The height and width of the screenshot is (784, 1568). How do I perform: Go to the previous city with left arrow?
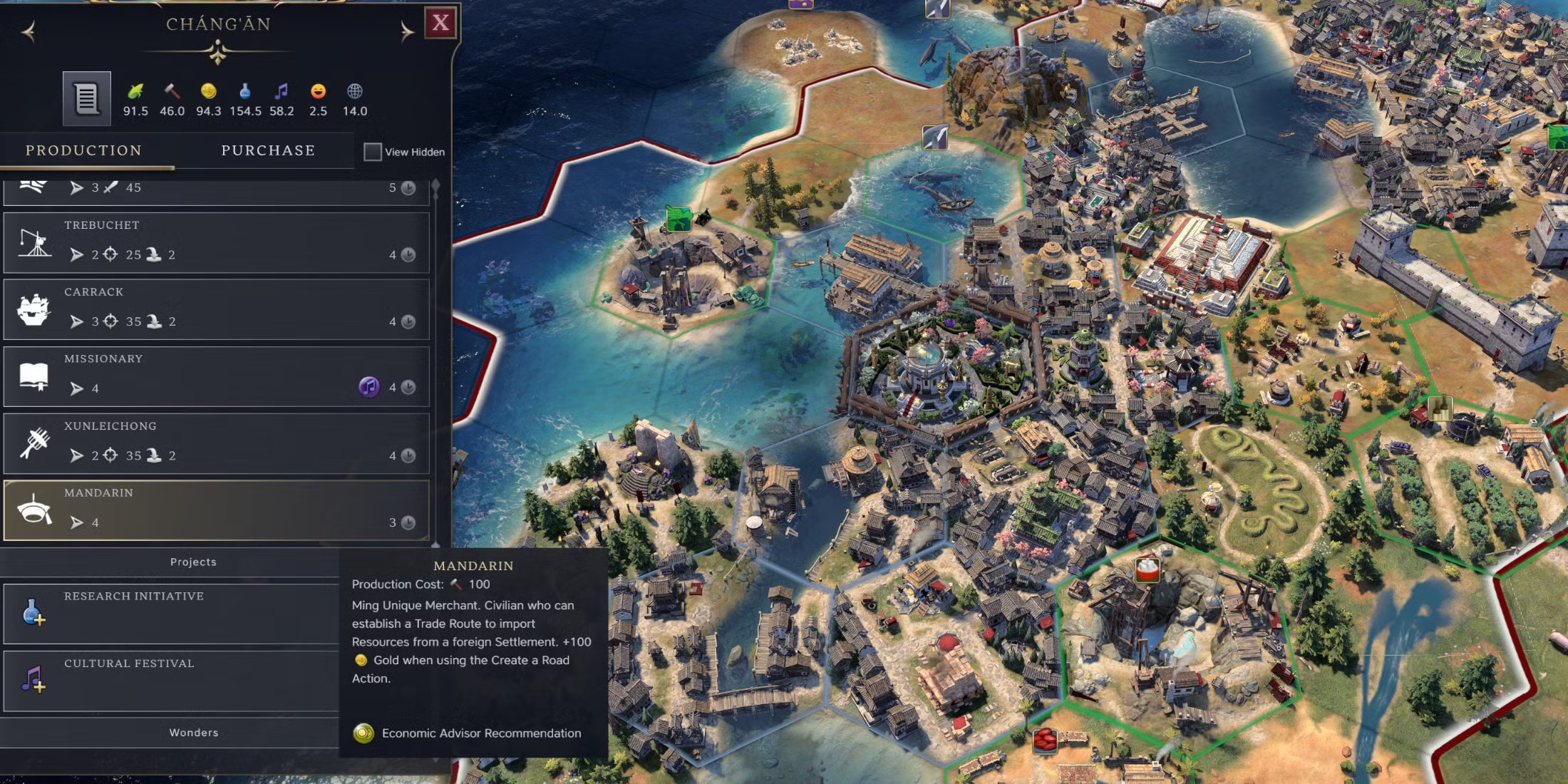(29, 31)
